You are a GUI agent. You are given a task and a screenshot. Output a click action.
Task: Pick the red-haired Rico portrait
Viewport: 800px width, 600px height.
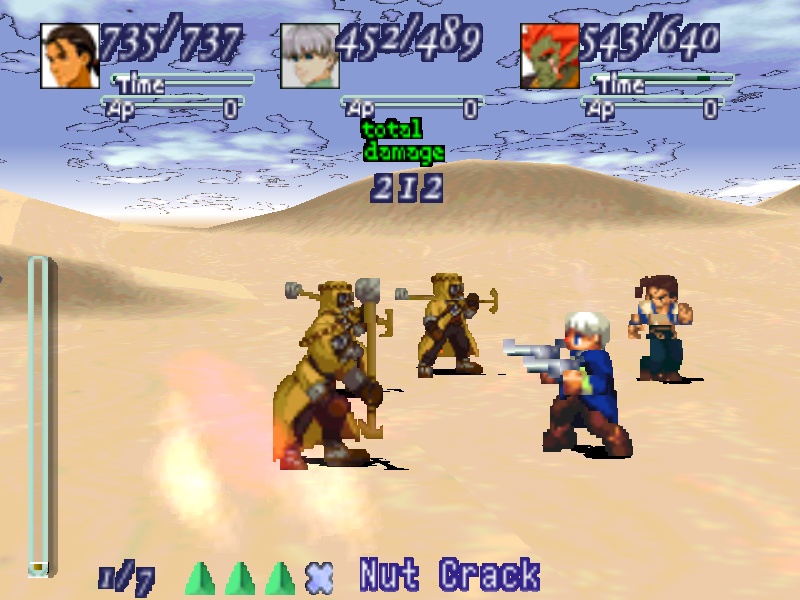550,56
